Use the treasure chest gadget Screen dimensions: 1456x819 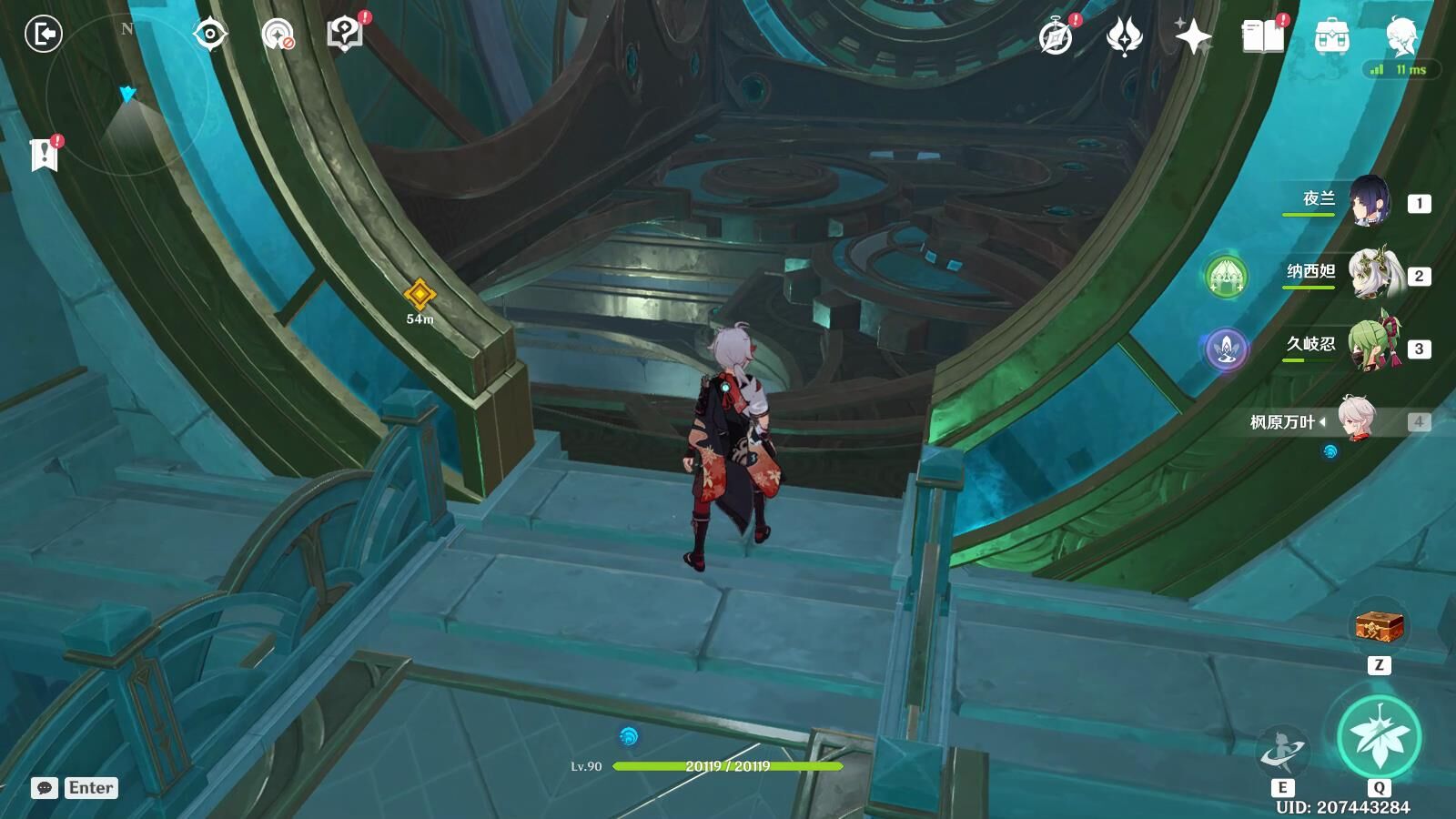click(x=1380, y=626)
